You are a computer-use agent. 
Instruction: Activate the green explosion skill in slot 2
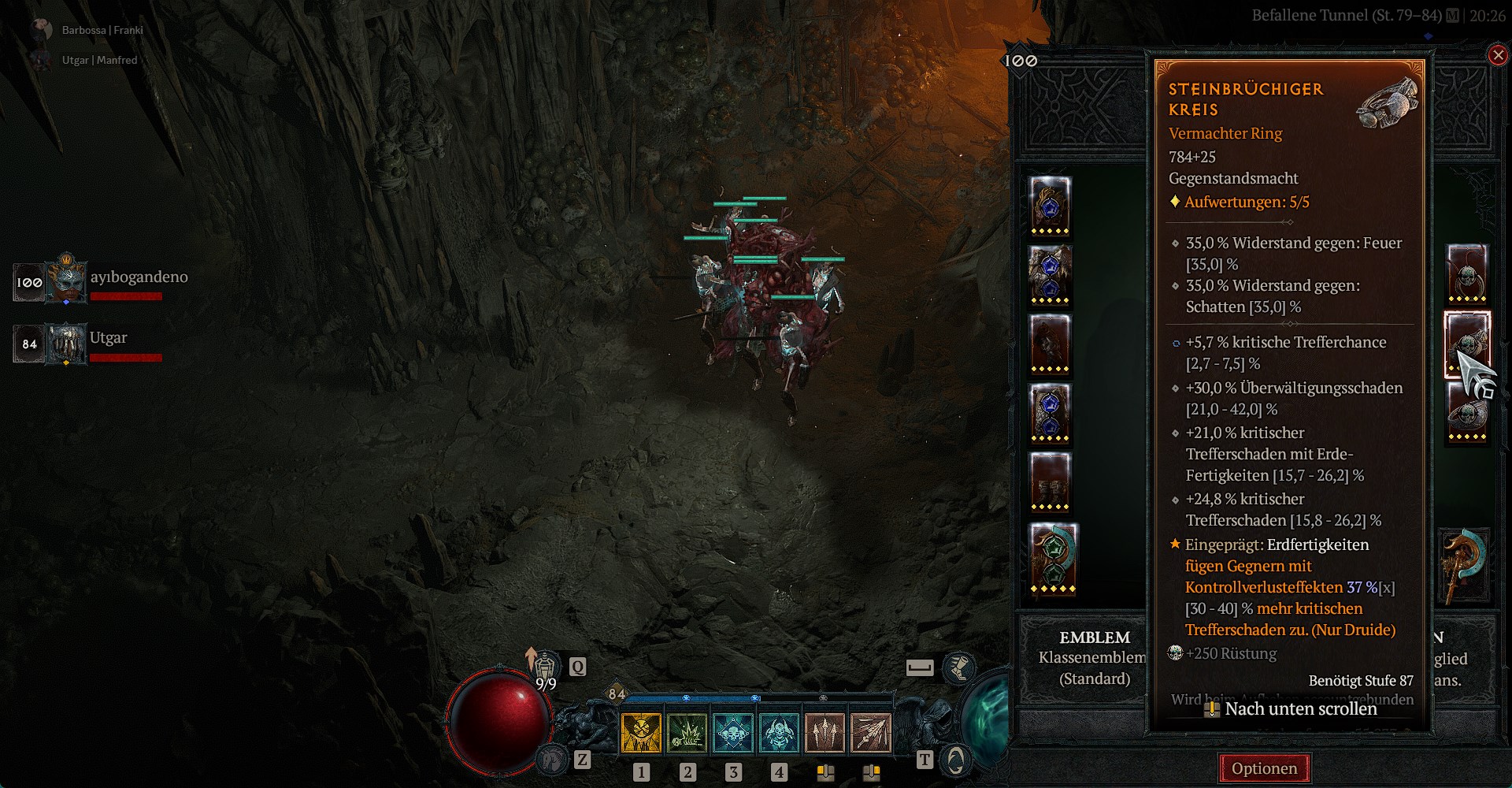(x=687, y=733)
